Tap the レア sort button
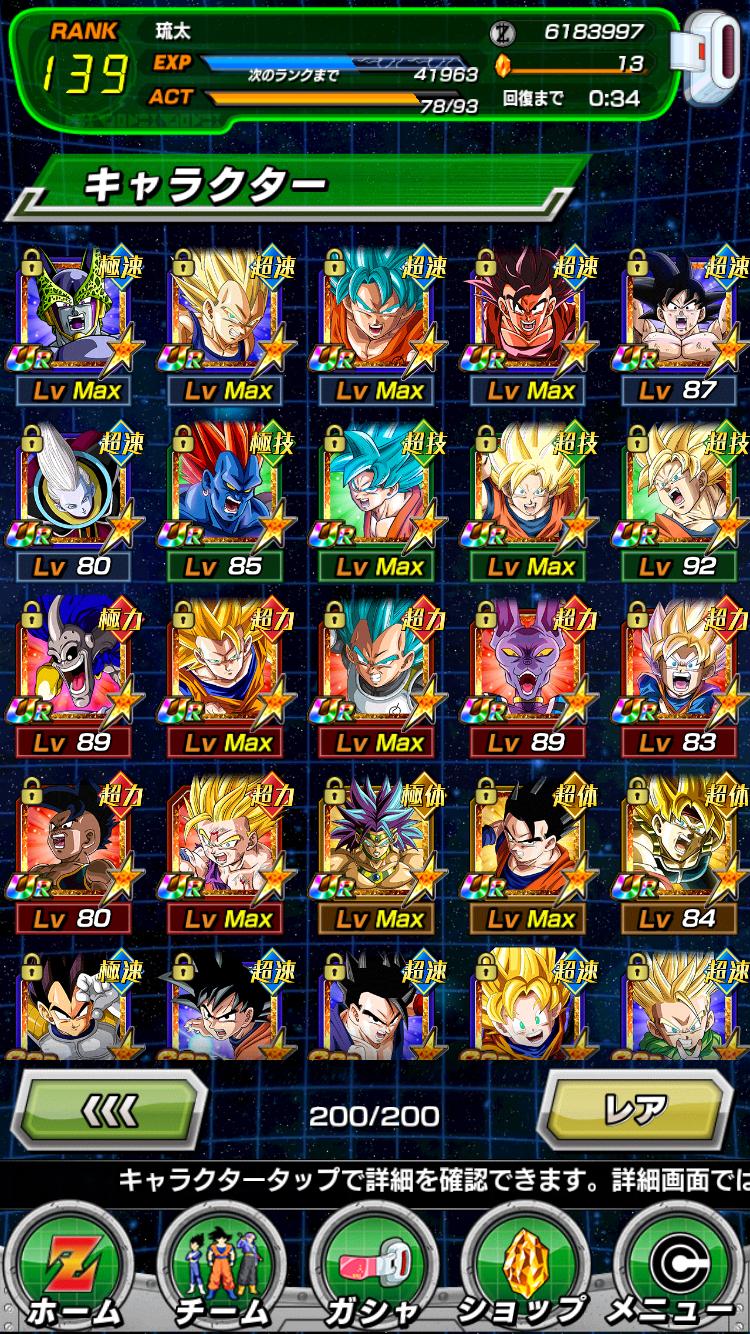Screen dimensions: 750x1334 coord(637,1110)
